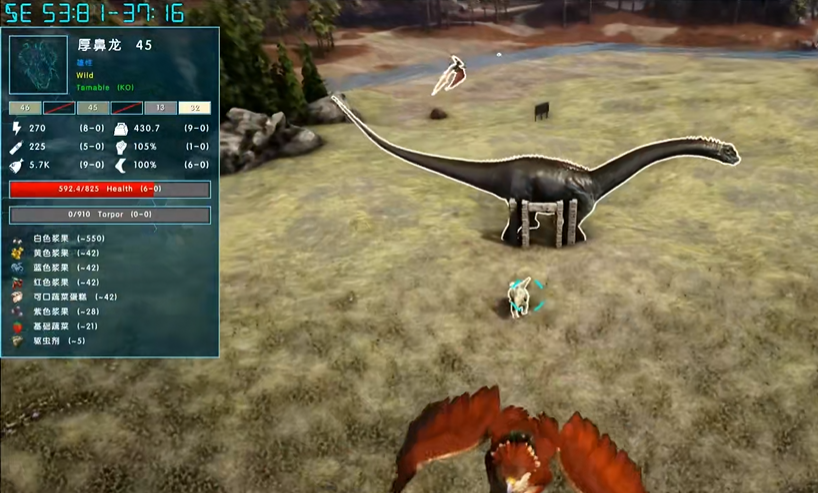Select the 紫色浆果 food row
The height and width of the screenshot is (493, 818).
click(x=63, y=312)
